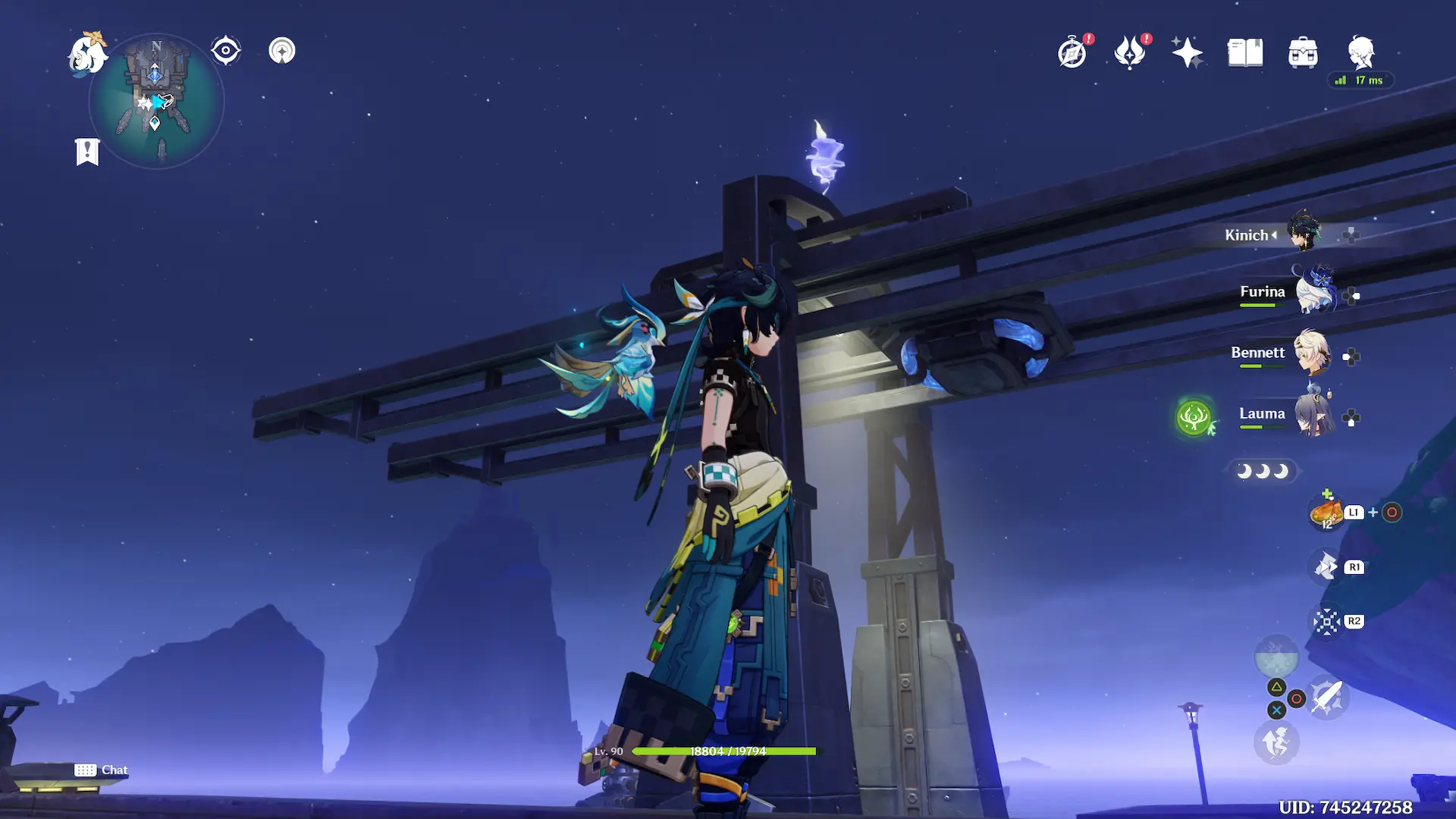
Task: Tap the sprint dash icon
Action: [1276, 742]
